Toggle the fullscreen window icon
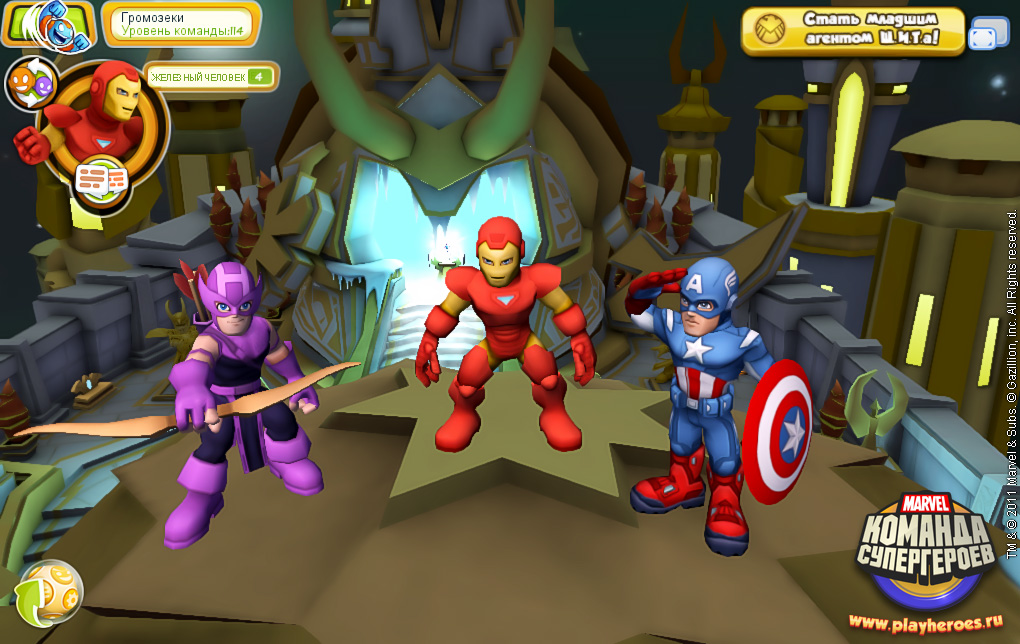Viewport: 1020px width, 644px height. point(989,33)
